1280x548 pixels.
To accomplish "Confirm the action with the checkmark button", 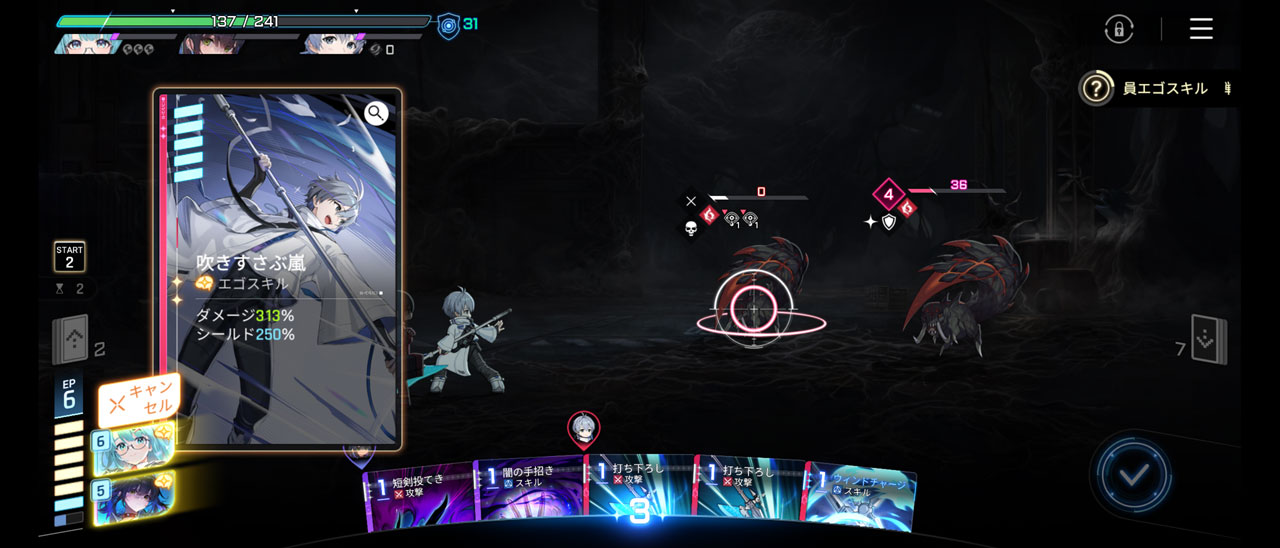I will coord(1132,475).
